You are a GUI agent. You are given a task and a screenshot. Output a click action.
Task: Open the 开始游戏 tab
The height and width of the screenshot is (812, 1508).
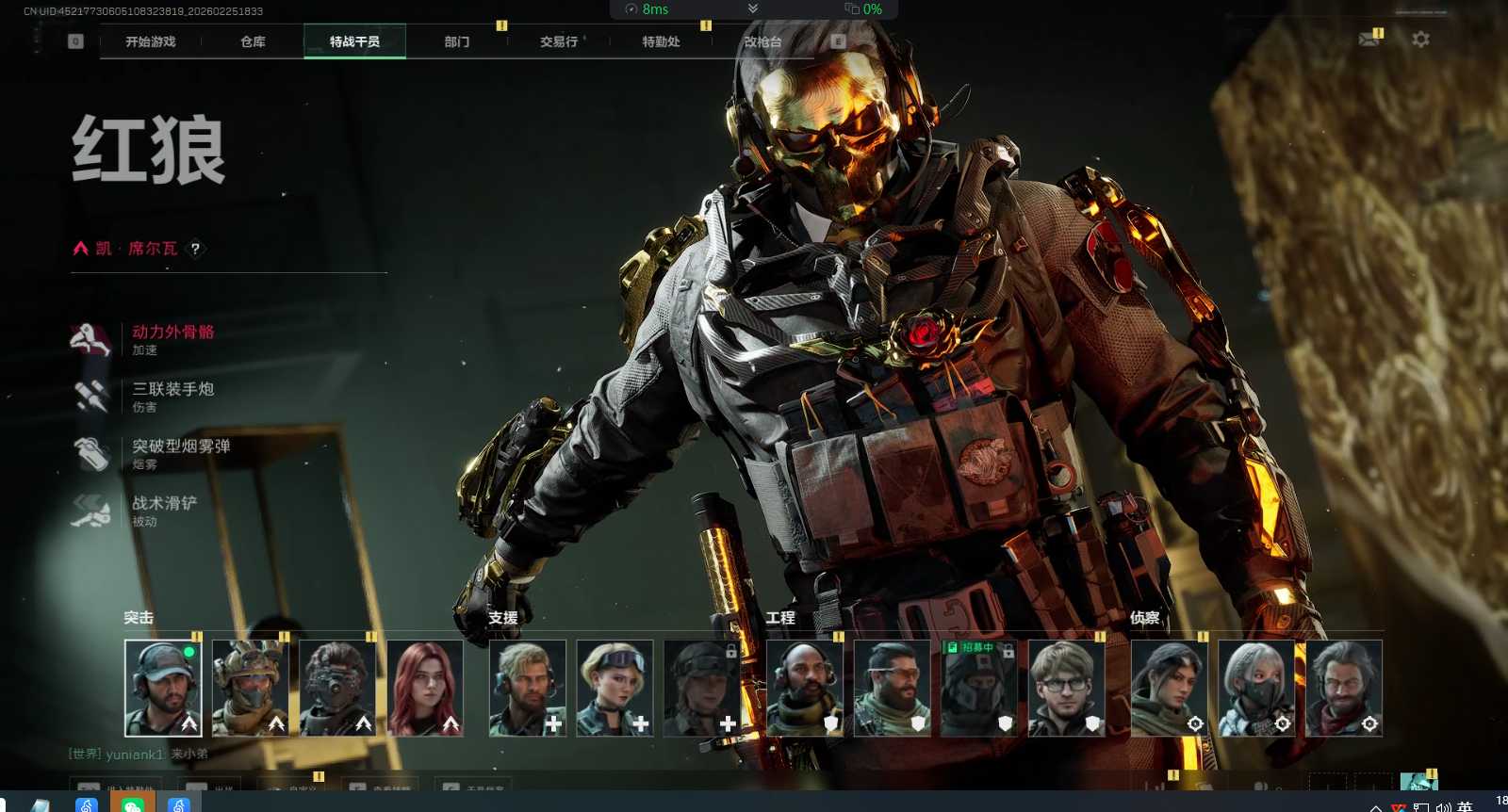[151, 41]
